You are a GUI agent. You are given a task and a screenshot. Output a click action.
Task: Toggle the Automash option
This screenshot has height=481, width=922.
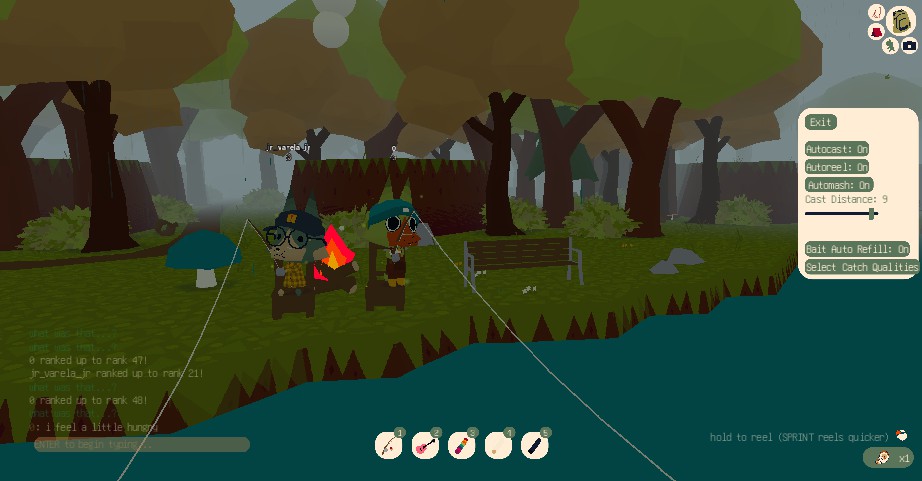pyautogui.click(x=839, y=185)
